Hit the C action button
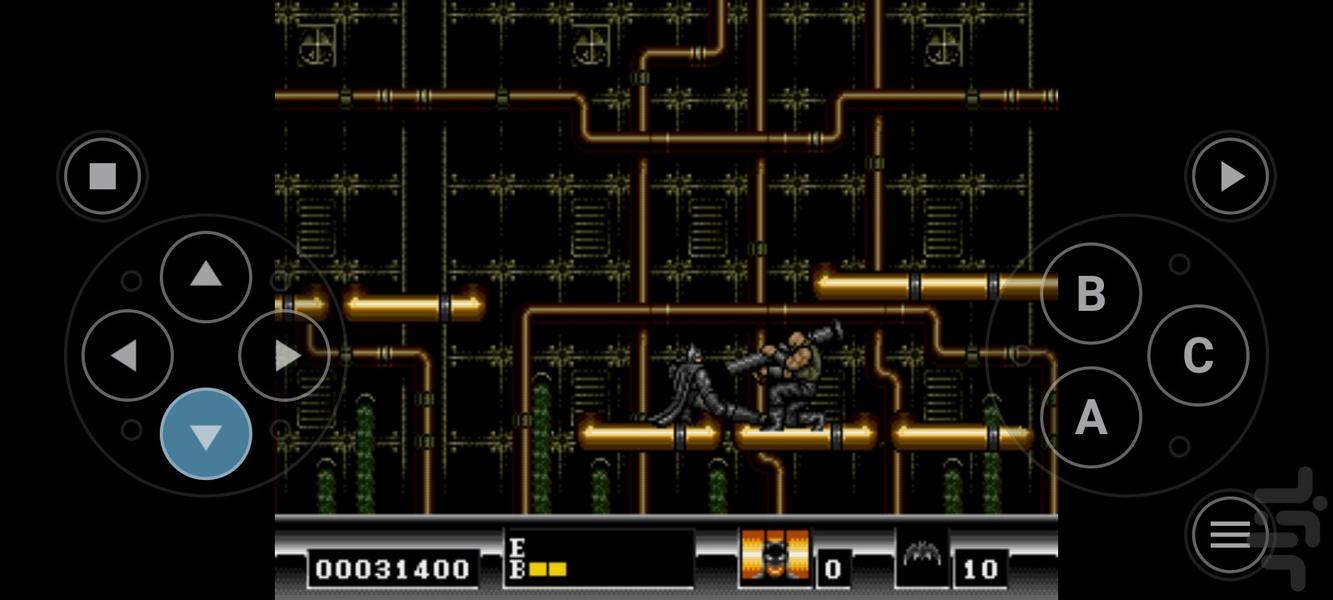Image resolution: width=1333 pixels, height=600 pixels. 1197,355
